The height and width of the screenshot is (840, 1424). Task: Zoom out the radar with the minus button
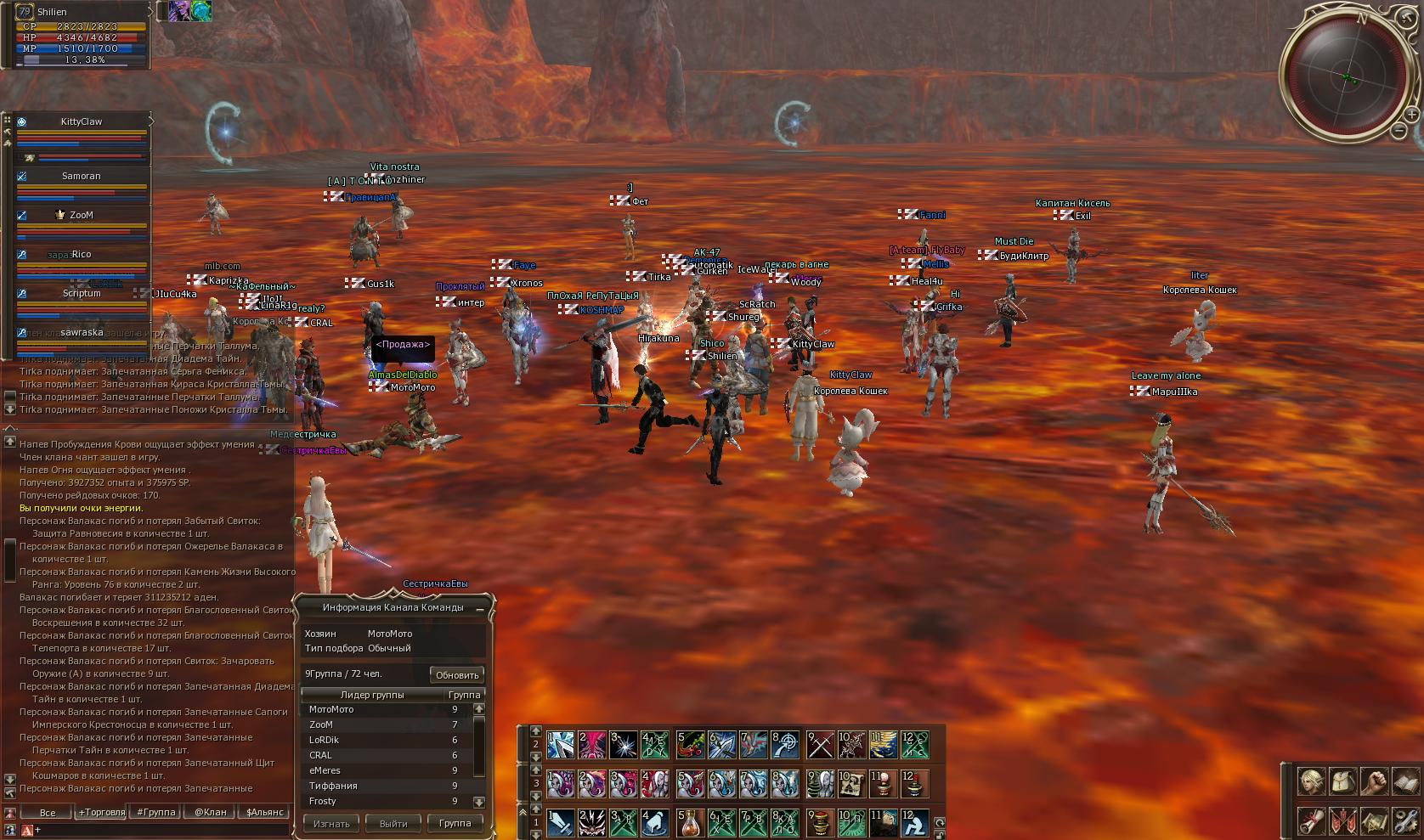(x=1399, y=131)
